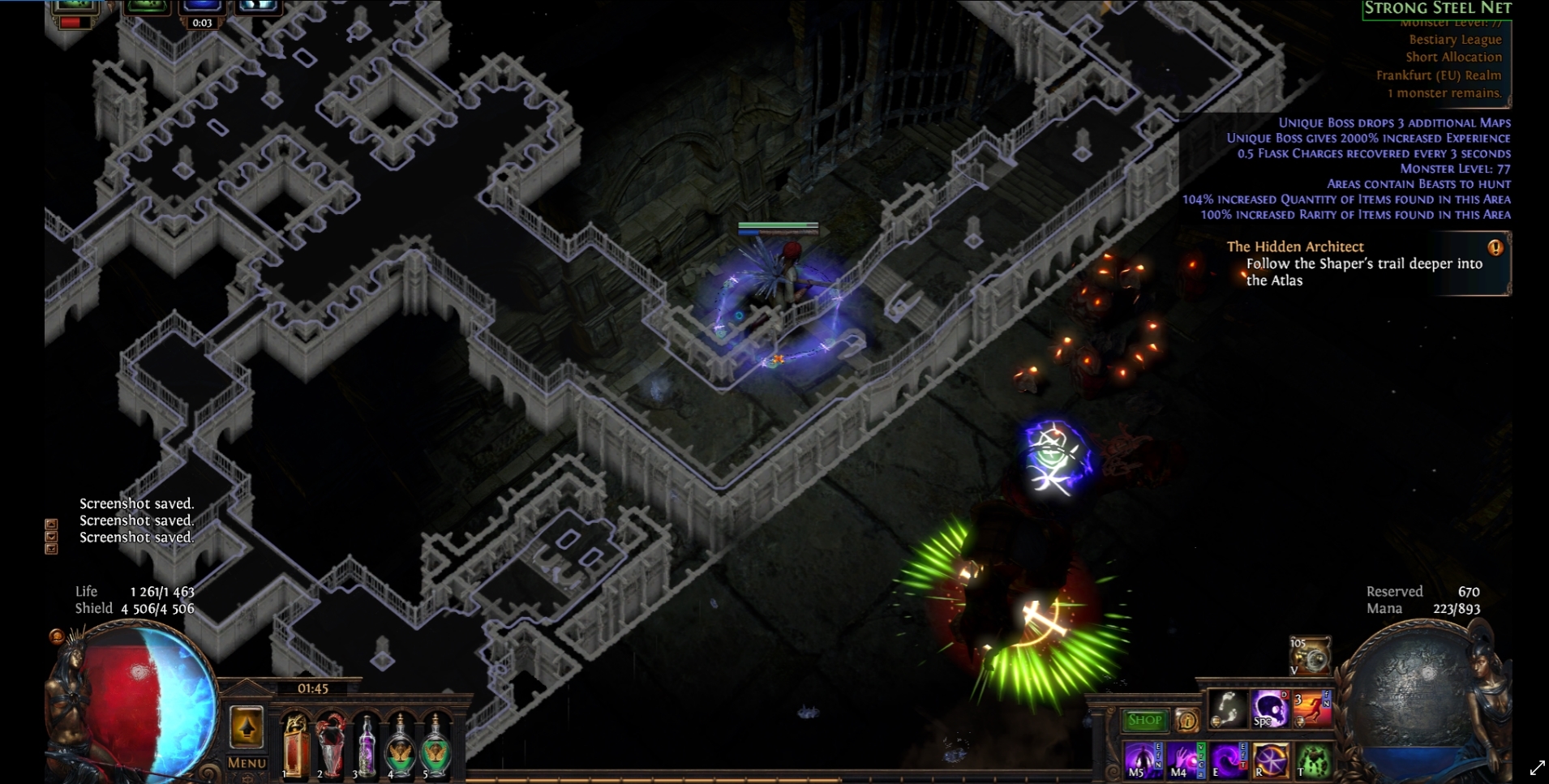Activate the gold-framed purple star skill
This screenshot has width=1549, height=784.
1270,761
